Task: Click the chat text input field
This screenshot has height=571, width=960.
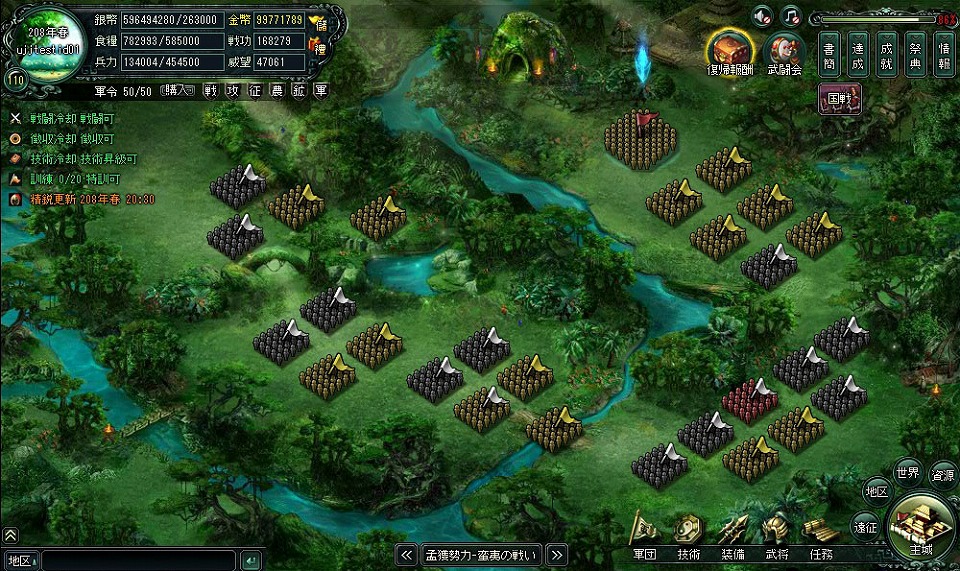Action: [x=138, y=560]
